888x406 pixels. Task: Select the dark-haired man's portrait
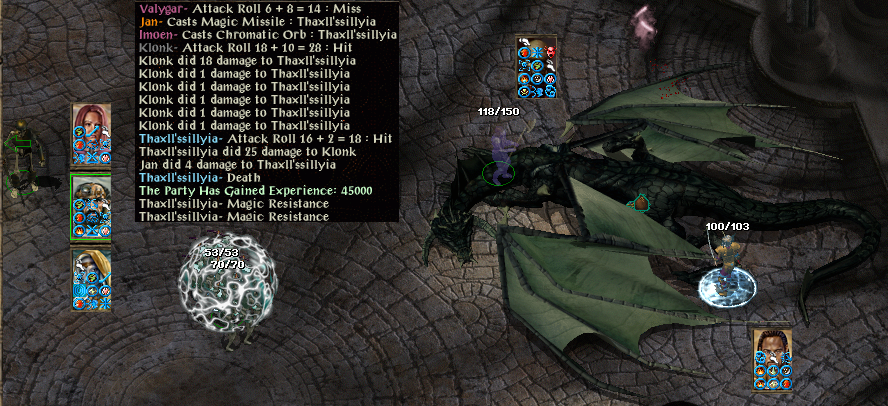772,343
